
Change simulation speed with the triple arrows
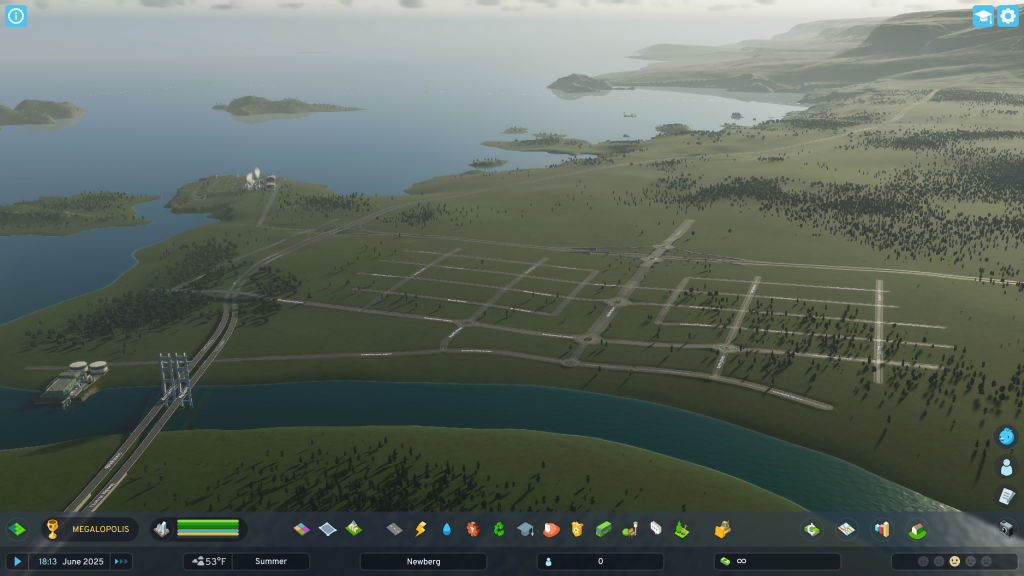click(x=121, y=562)
